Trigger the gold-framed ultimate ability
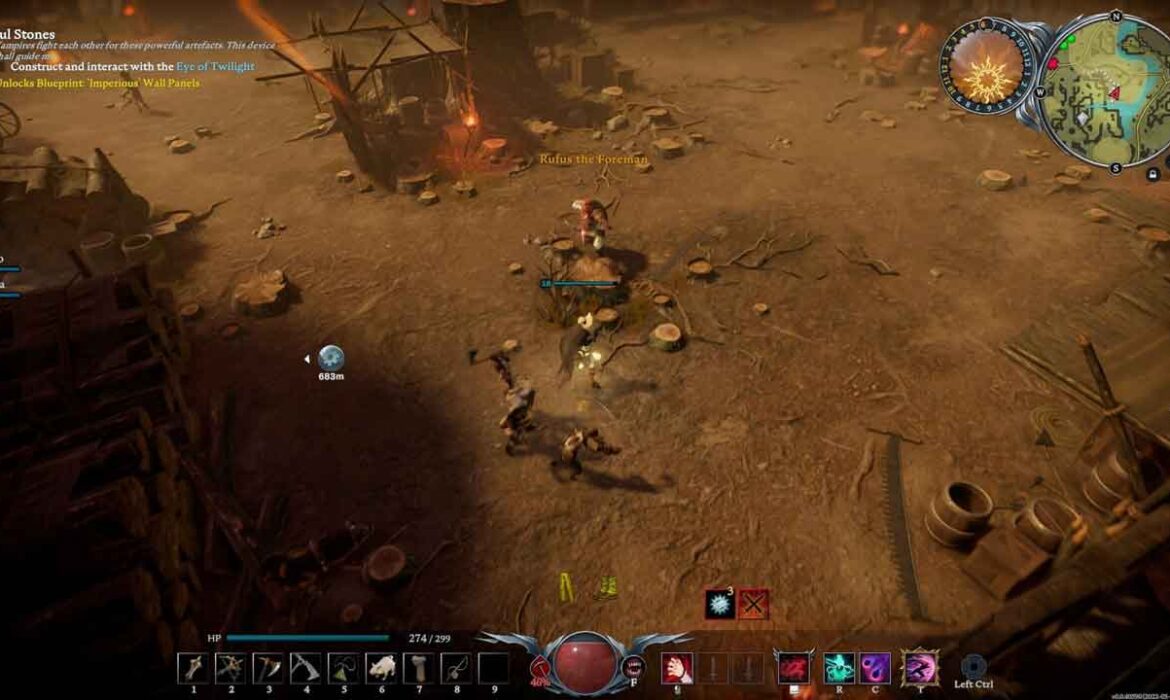Image resolution: width=1170 pixels, height=700 pixels. pos(919,667)
